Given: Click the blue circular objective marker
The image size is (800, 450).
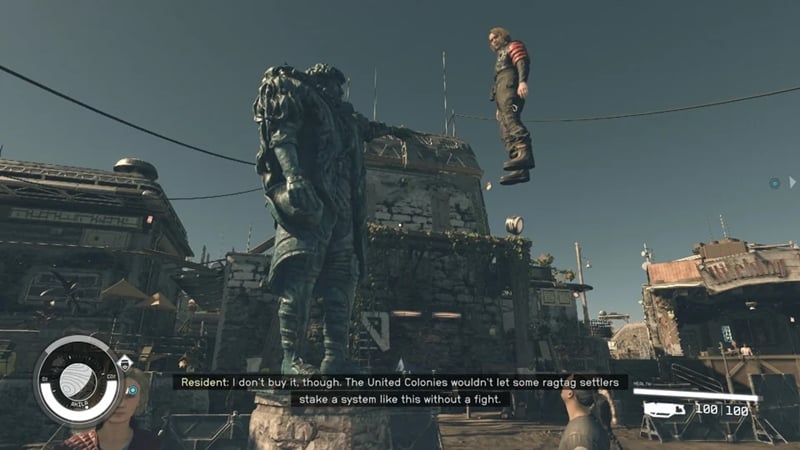Looking at the screenshot, I should [x=132, y=390].
